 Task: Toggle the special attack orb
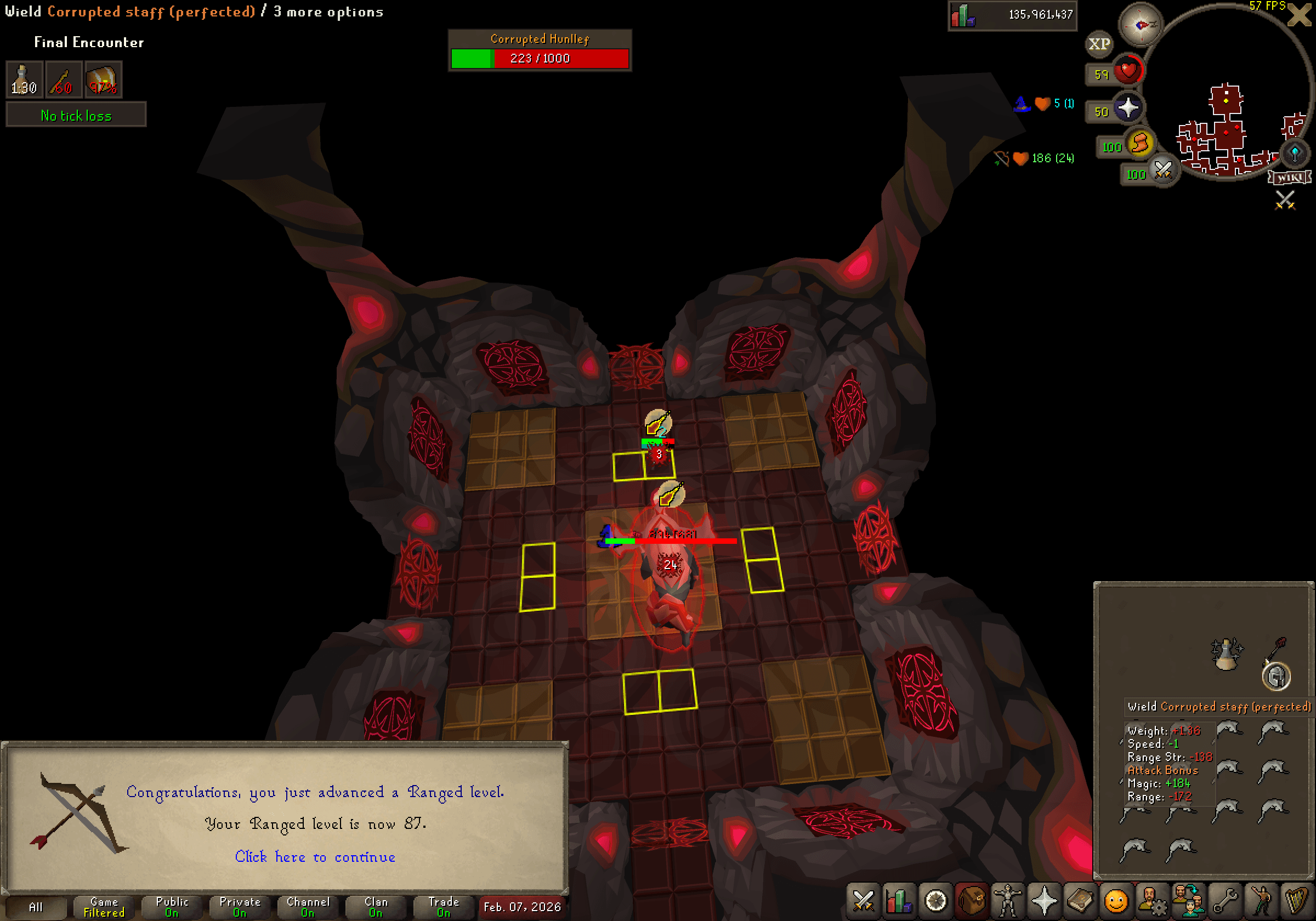(1164, 172)
